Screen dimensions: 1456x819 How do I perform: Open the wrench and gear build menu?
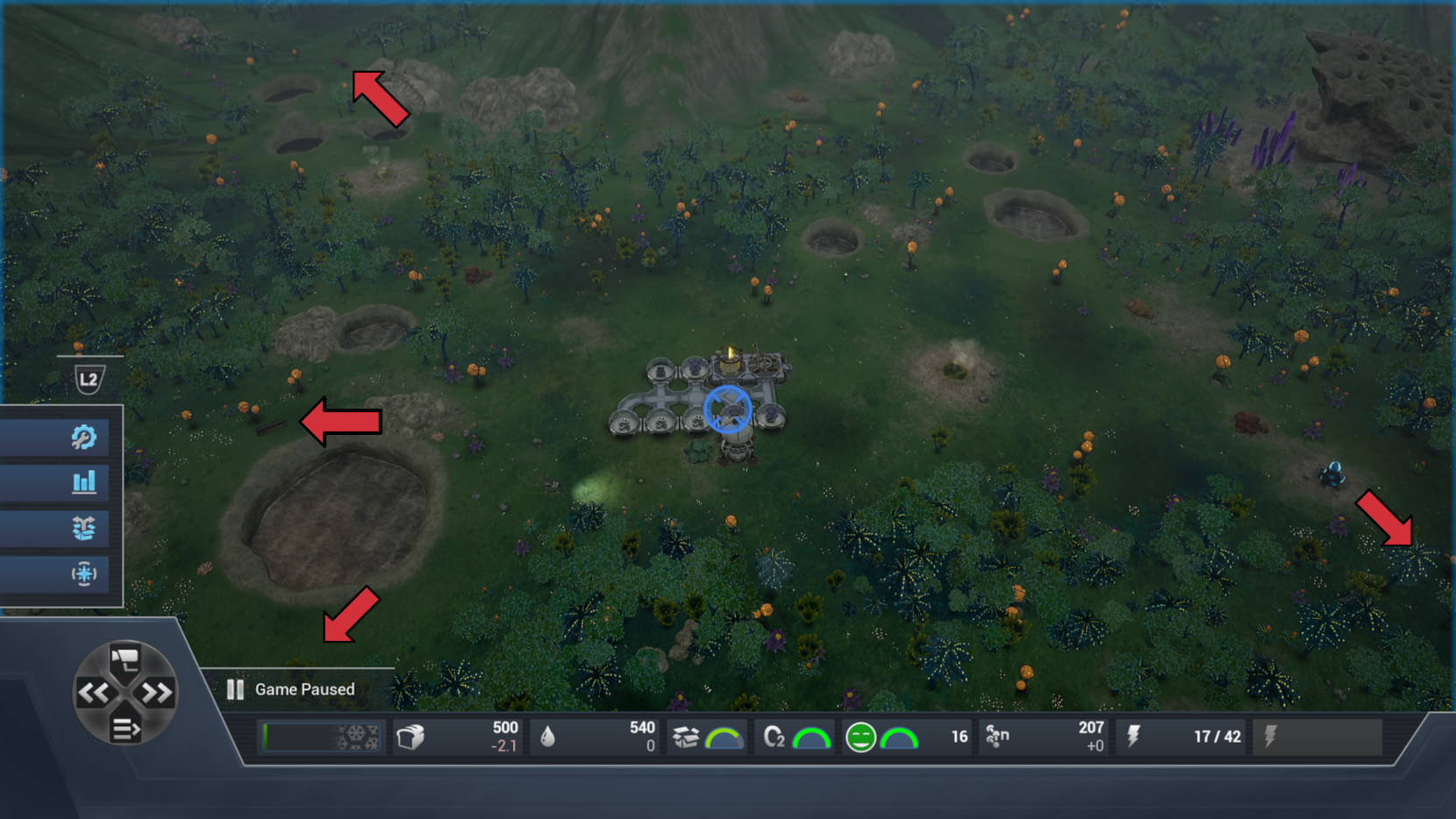click(83, 437)
